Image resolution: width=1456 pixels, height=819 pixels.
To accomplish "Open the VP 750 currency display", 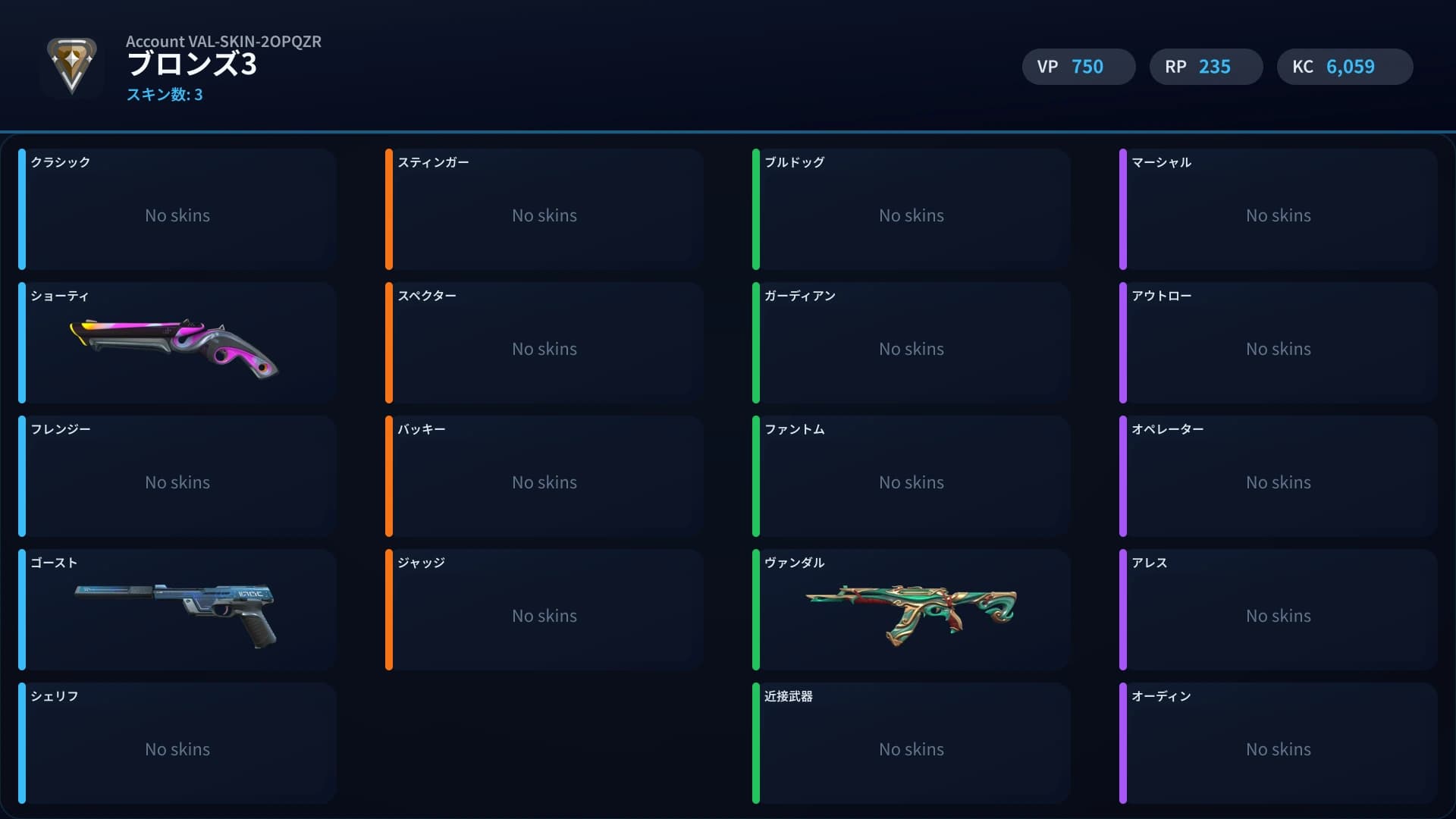I will pos(1078,67).
